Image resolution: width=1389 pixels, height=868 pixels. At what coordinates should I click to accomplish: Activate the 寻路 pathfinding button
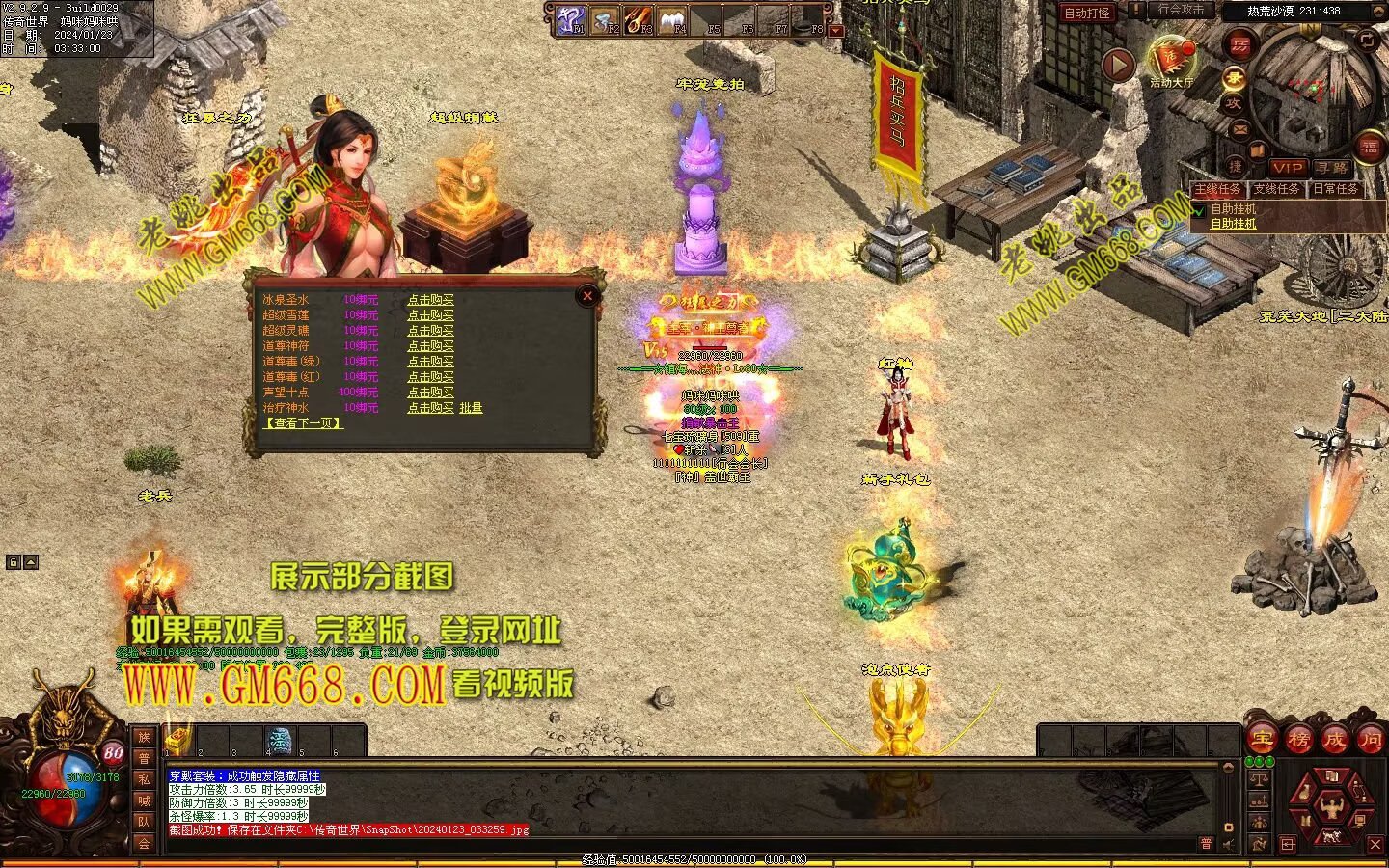1332,168
